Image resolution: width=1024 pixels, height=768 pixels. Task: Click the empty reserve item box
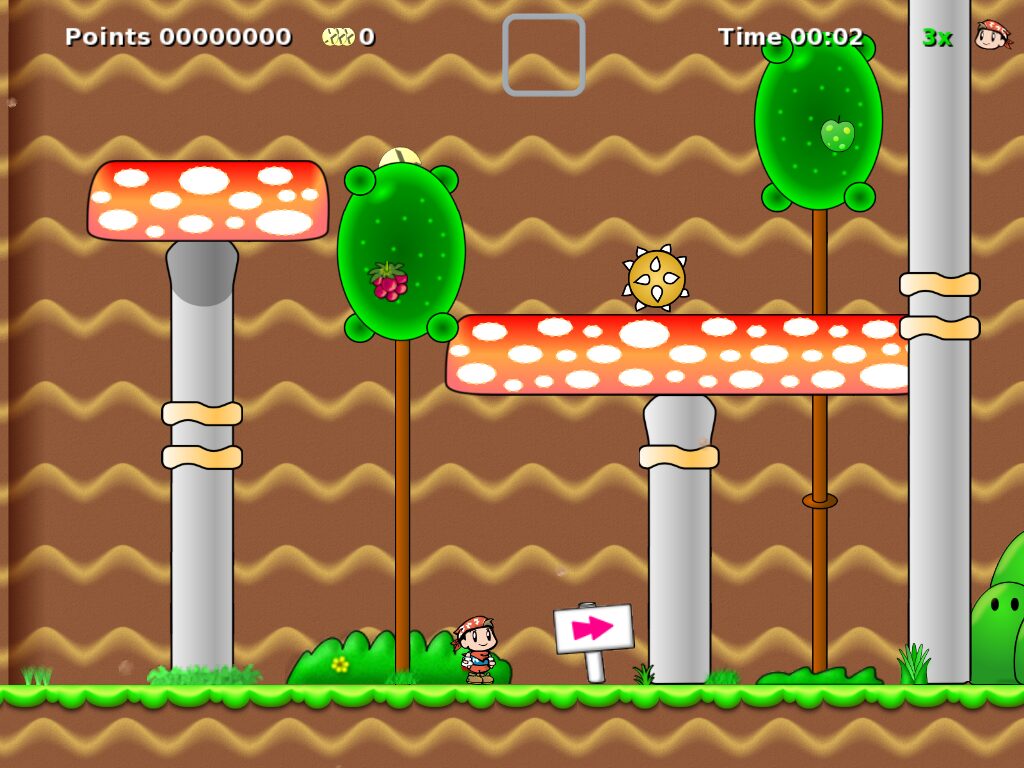(543, 55)
